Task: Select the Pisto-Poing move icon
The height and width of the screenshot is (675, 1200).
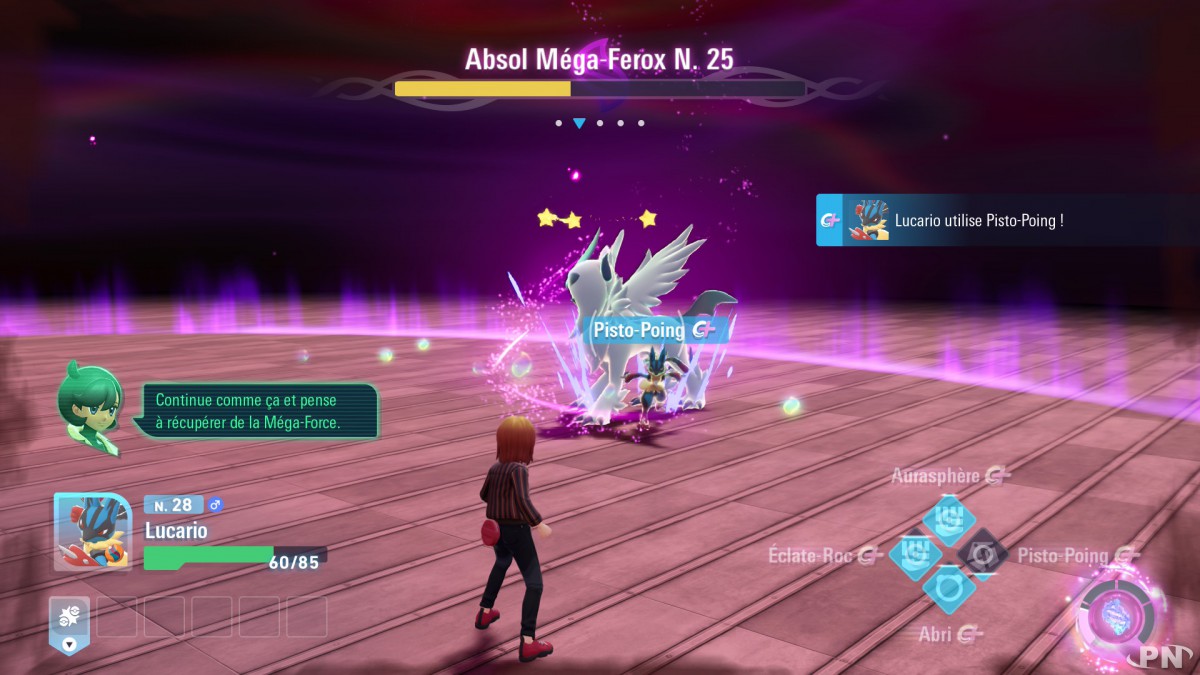Action: (x=982, y=554)
